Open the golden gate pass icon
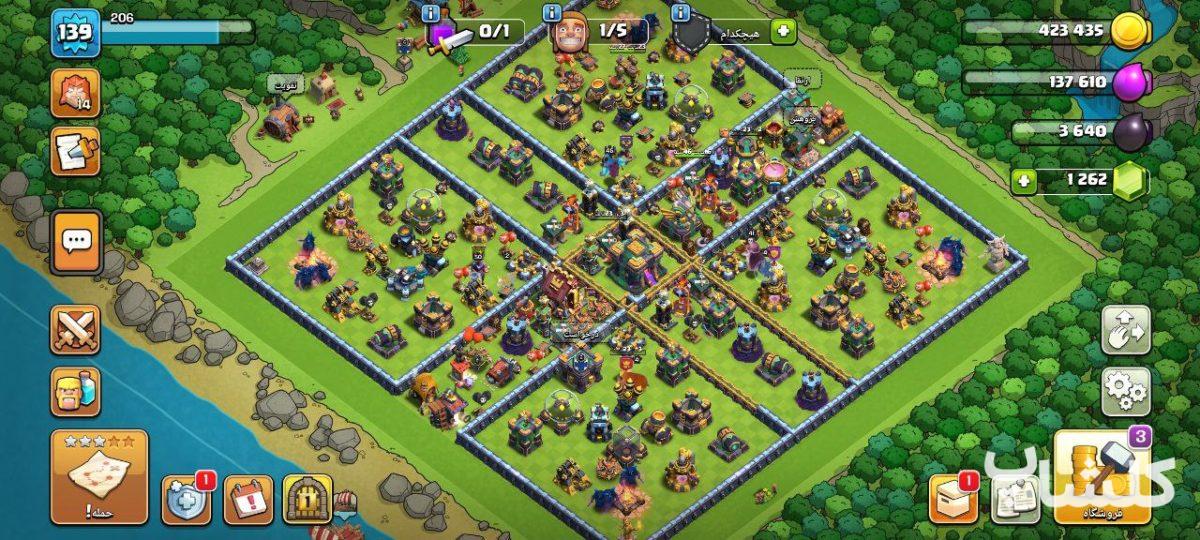The width and height of the screenshot is (1200, 540). coord(307,498)
